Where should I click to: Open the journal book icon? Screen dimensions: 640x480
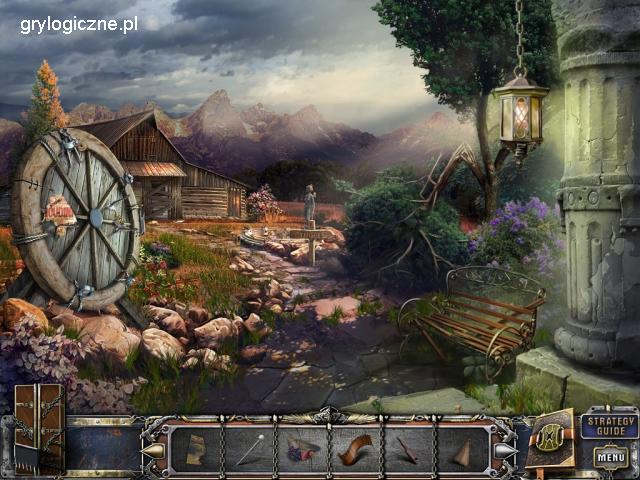click(551, 436)
